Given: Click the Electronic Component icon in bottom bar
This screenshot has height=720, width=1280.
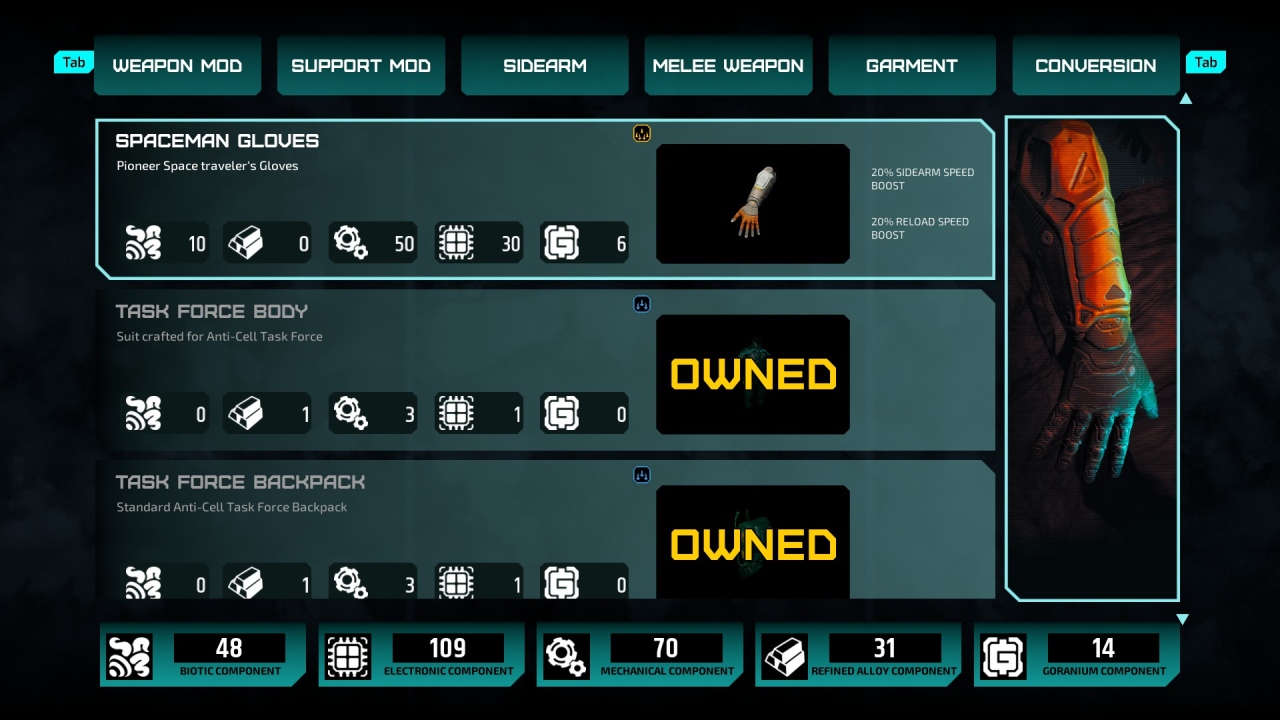Looking at the screenshot, I should coord(348,655).
